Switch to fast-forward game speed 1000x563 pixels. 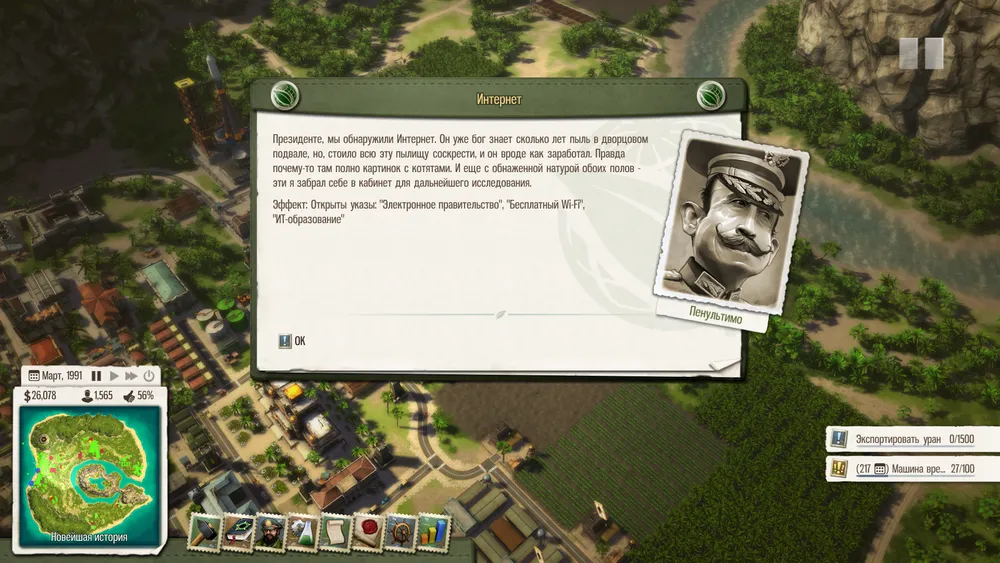[x=130, y=376]
